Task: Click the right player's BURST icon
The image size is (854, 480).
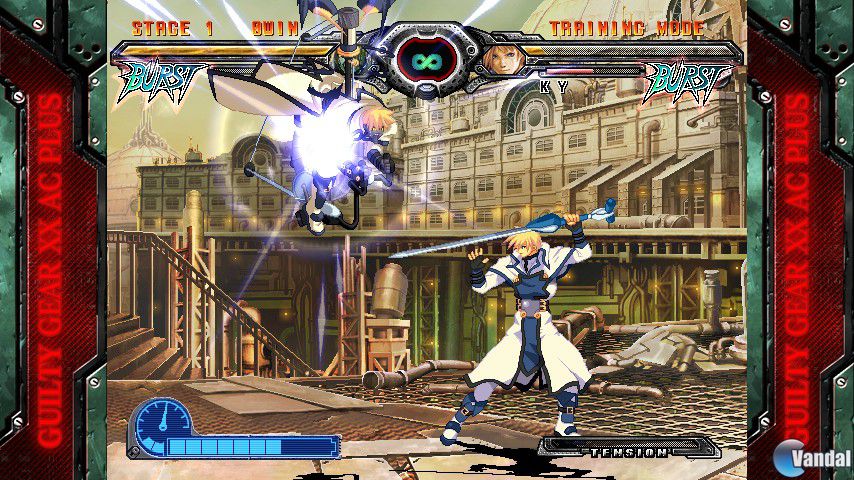Action: coord(687,81)
